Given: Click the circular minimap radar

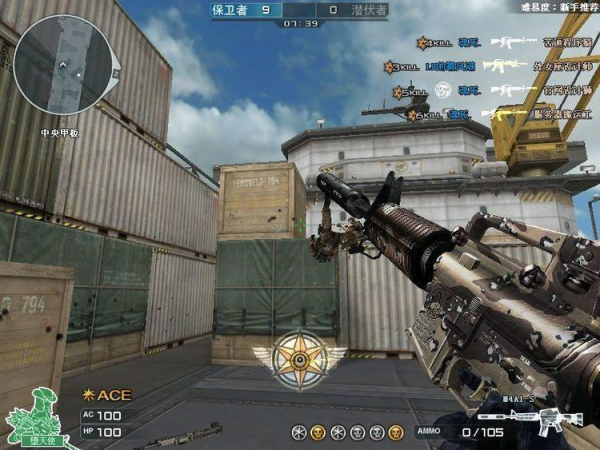Looking at the screenshot, I should [62, 64].
